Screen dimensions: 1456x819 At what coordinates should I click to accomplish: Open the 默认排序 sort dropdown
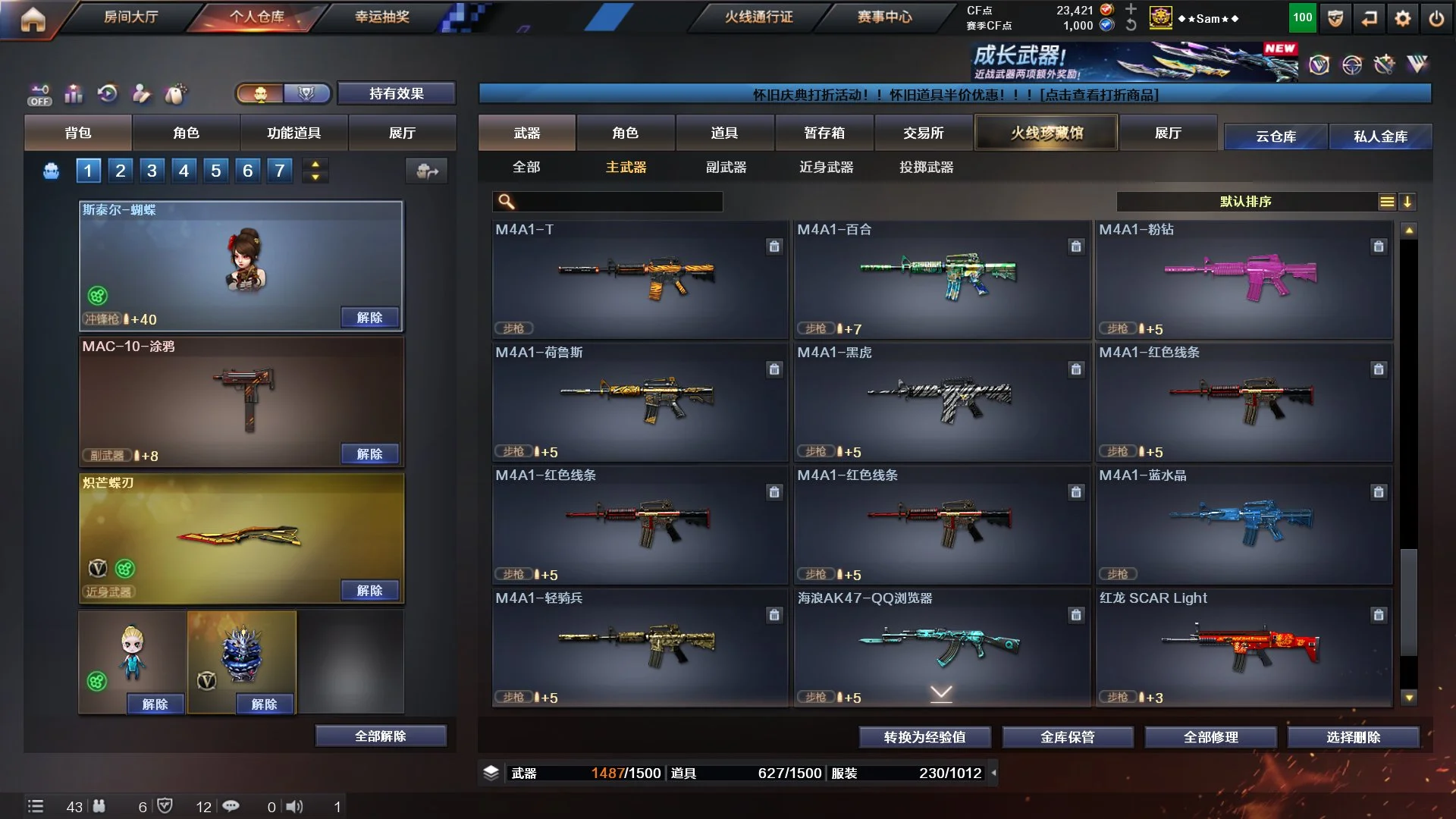click(x=1245, y=202)
